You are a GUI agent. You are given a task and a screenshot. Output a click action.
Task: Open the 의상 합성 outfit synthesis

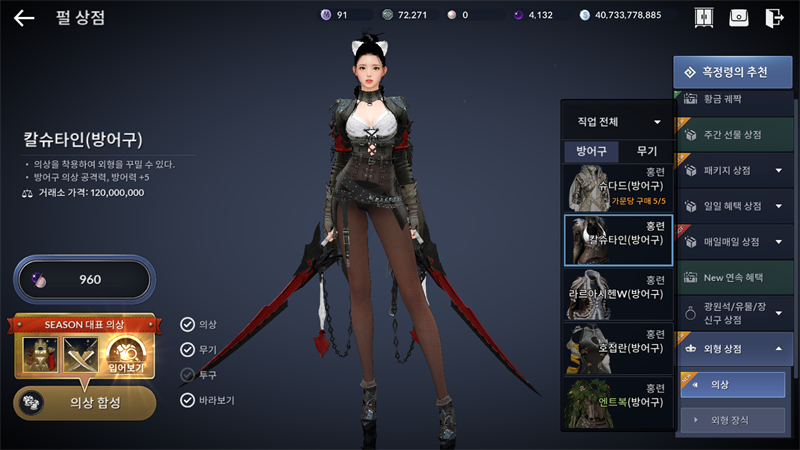click(x=84, y=401)
